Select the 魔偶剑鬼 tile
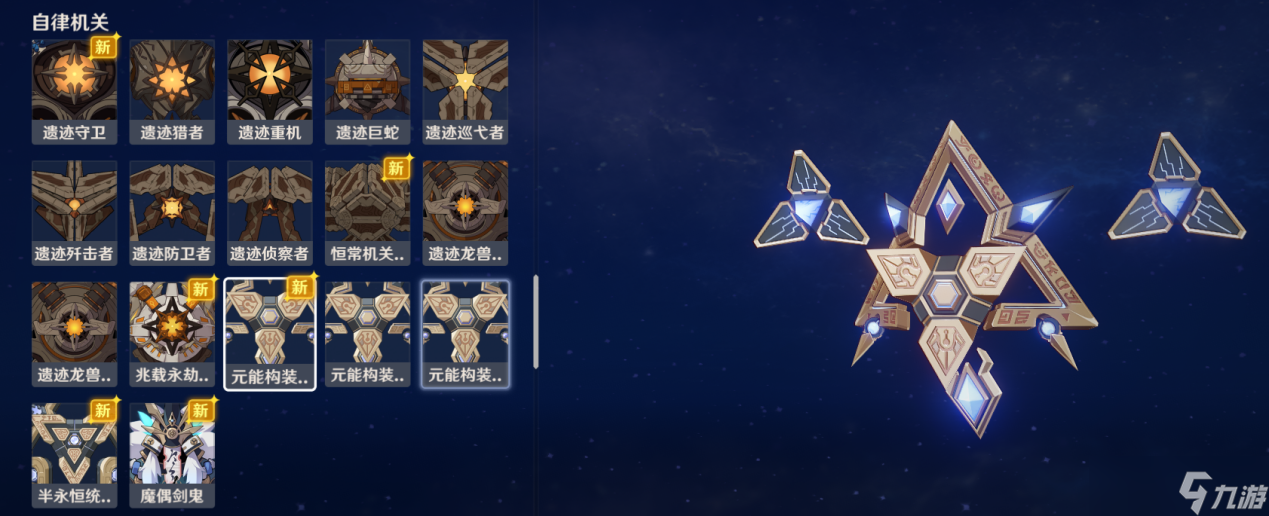 pyautogui.click(x=172, y=455)
